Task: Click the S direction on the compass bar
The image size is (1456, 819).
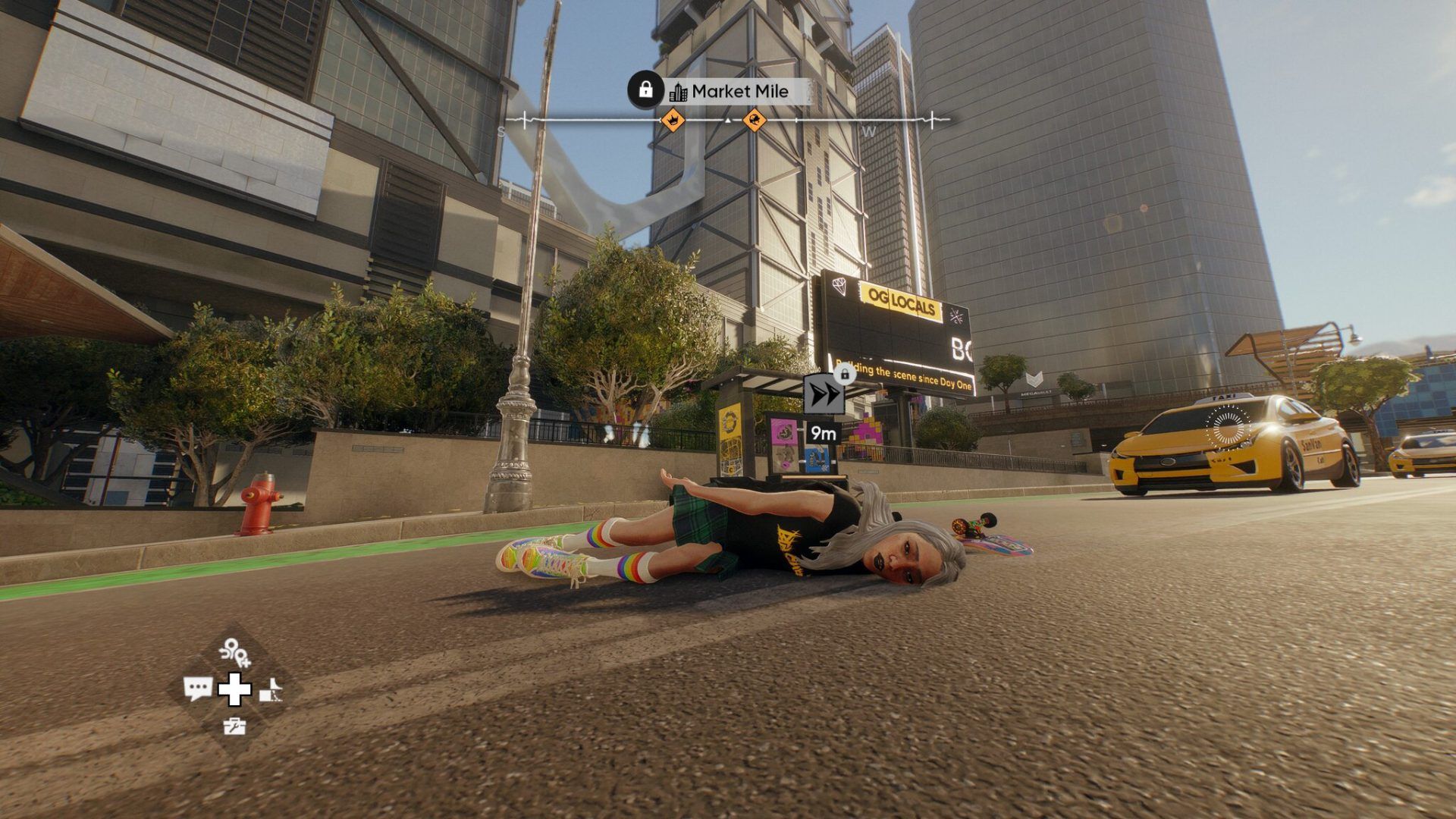Action: 500,130
